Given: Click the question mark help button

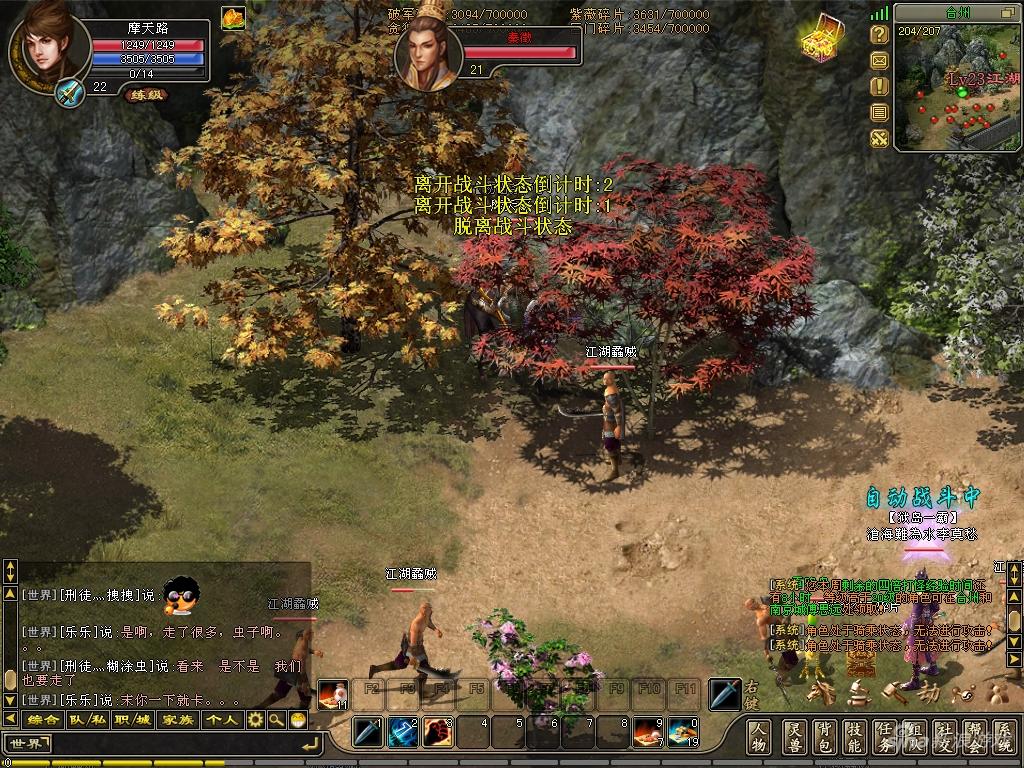Looking at the screenshot, I should (879, 34).
